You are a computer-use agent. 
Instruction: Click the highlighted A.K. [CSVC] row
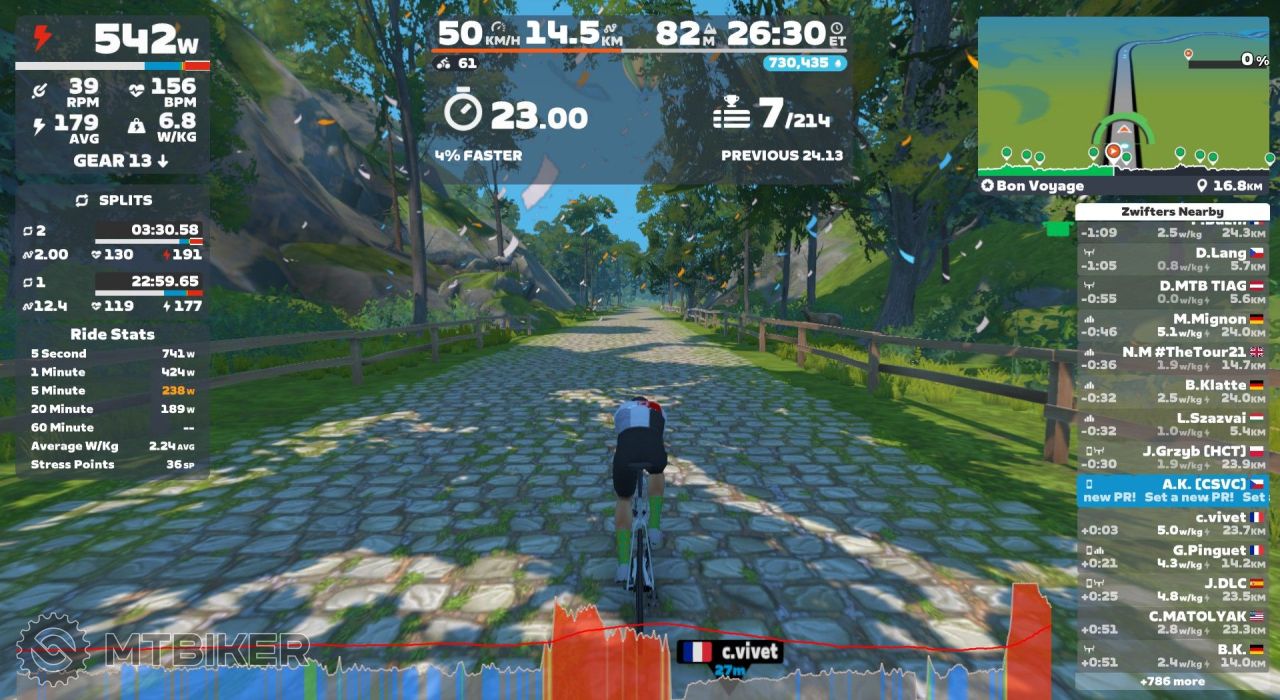[1173, 489]
